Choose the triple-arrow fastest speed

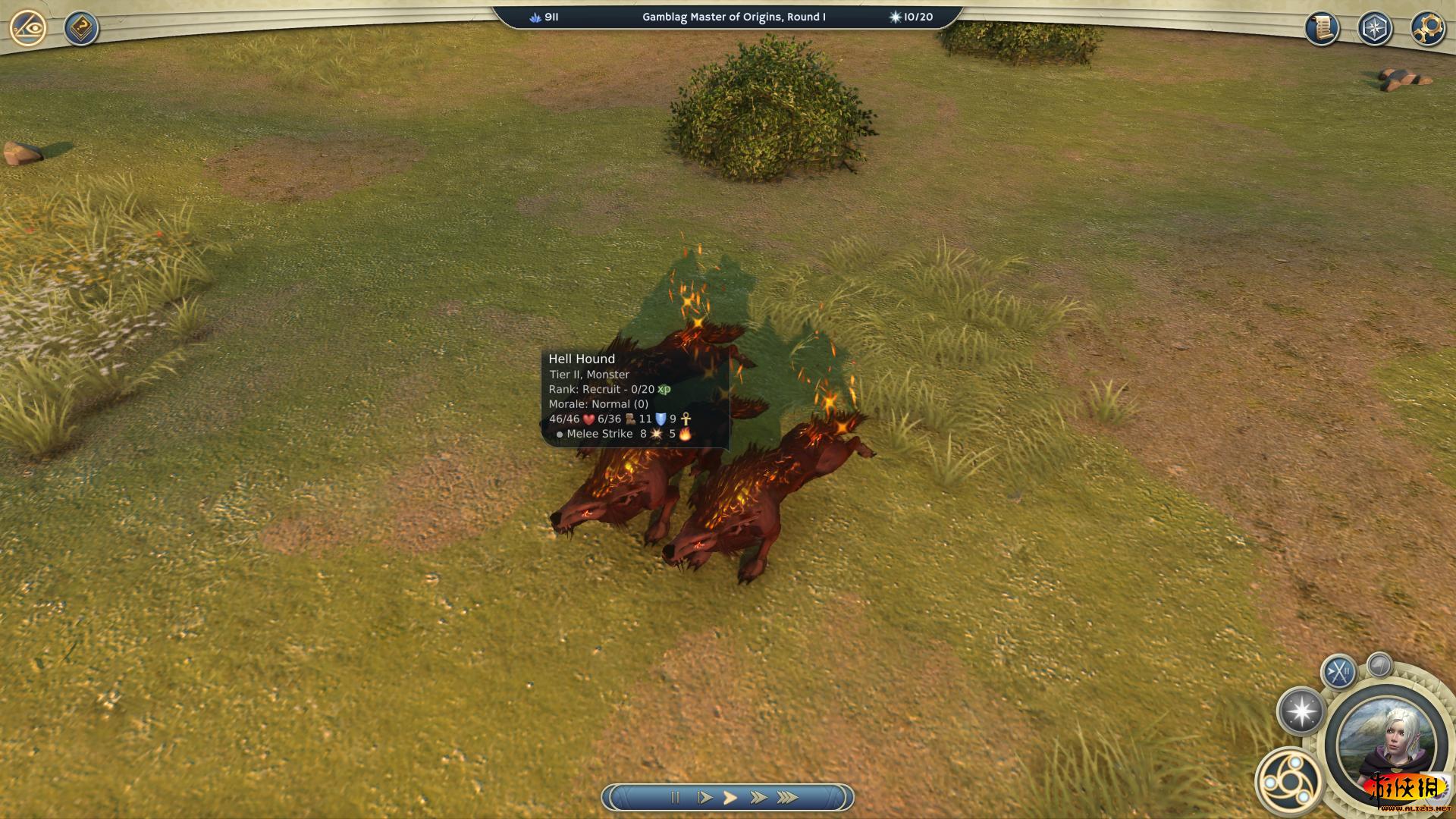(x=787, y=797)
